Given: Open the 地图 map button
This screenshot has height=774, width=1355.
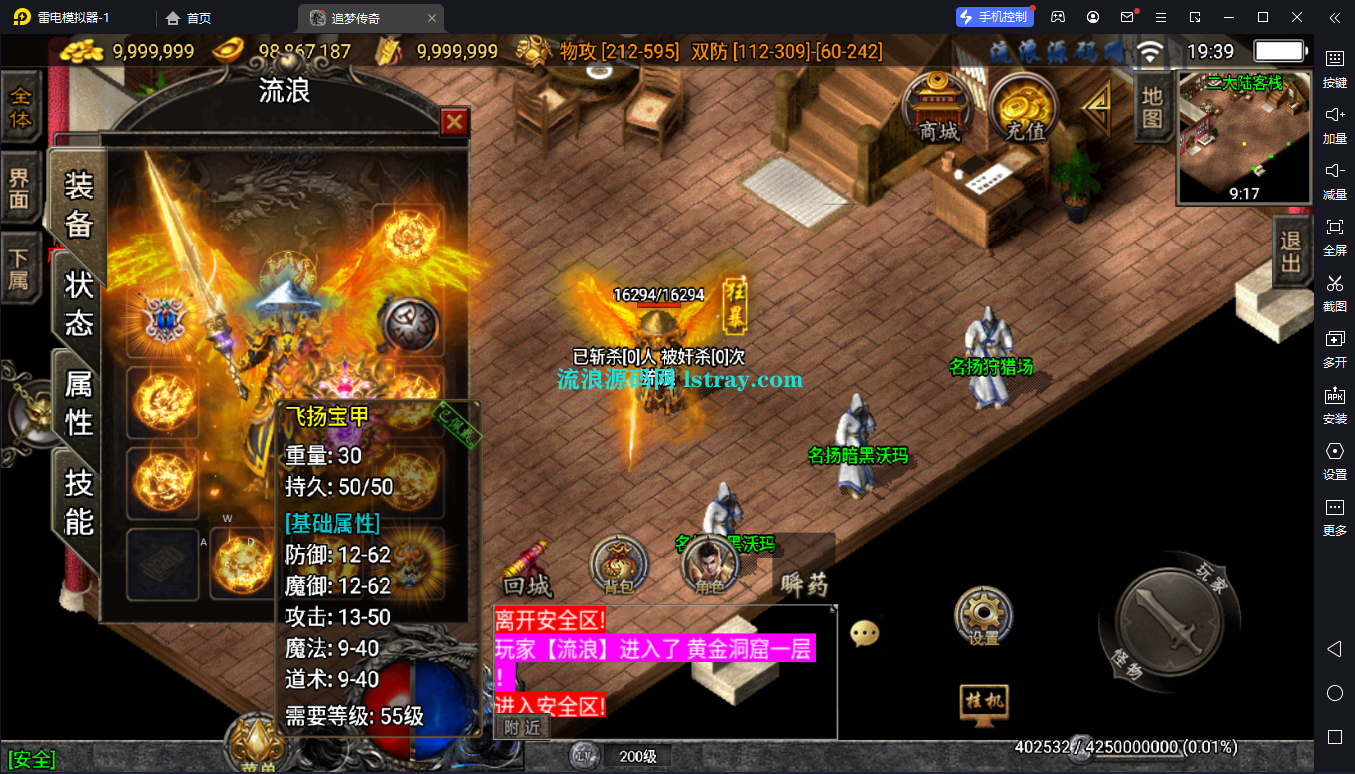Looking at the screenshot, I should (1153, 107).
